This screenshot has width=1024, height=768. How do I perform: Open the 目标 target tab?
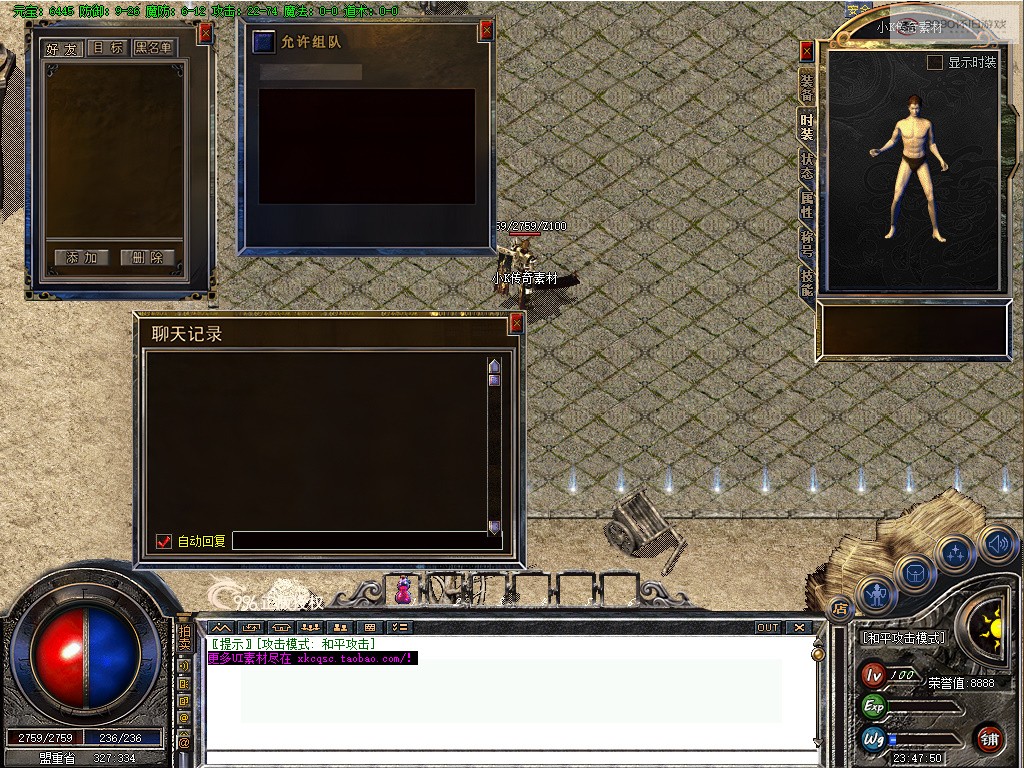click(x=107, y=48)
